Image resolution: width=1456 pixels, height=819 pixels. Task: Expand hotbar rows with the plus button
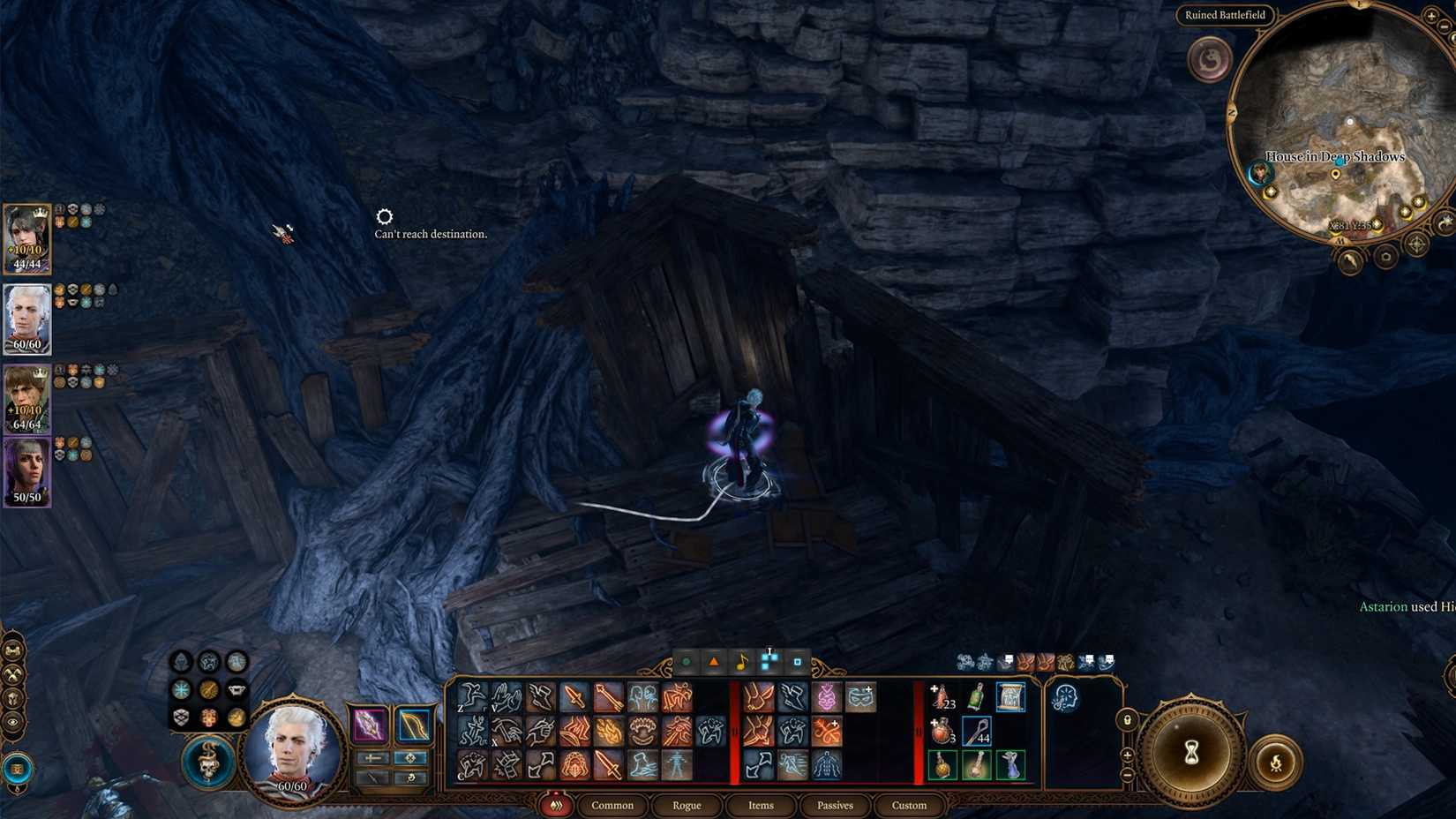[x=1127, y=755]
